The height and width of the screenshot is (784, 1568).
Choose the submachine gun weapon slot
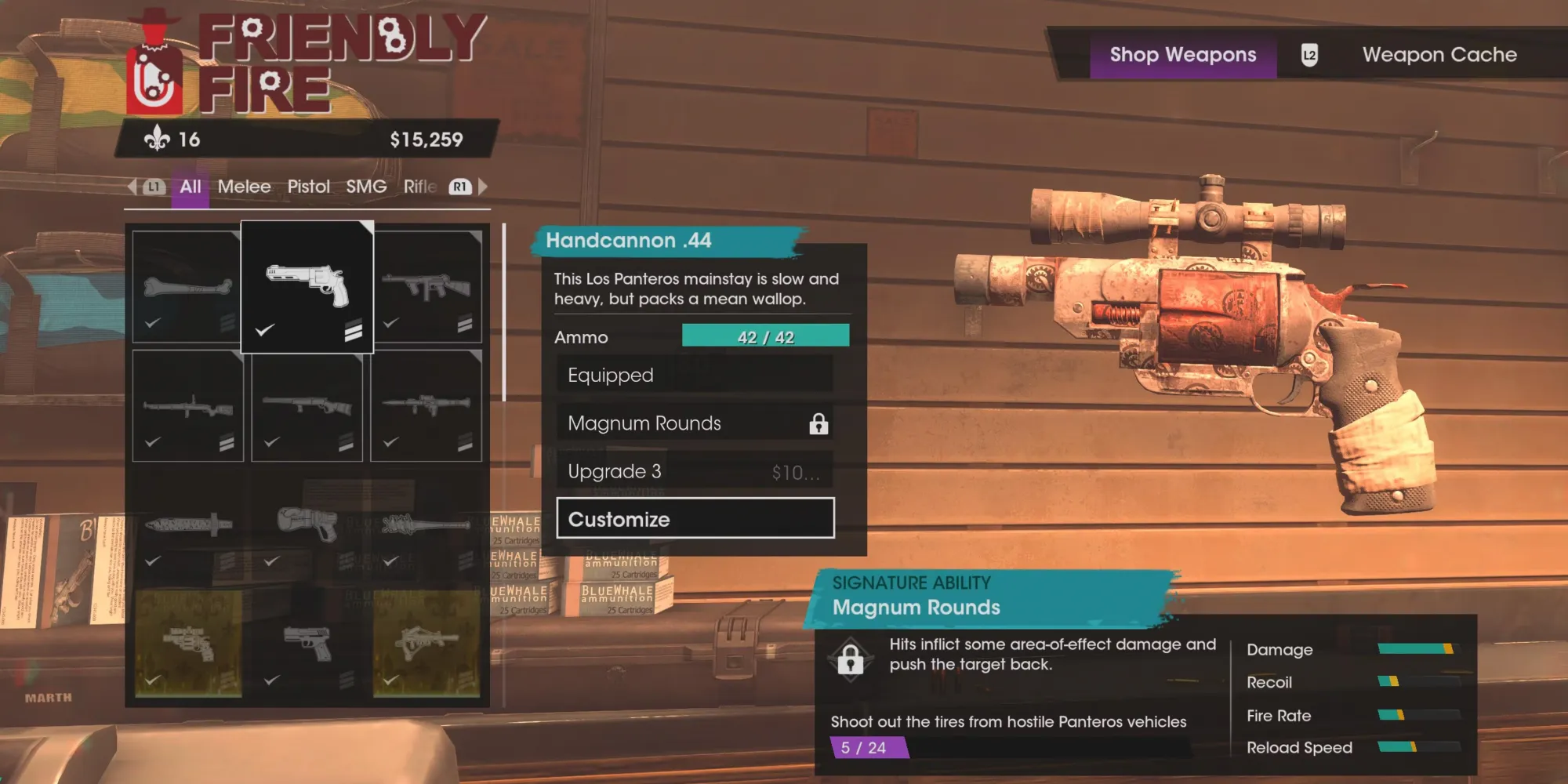pyautogui.click(x=426, y=287)
